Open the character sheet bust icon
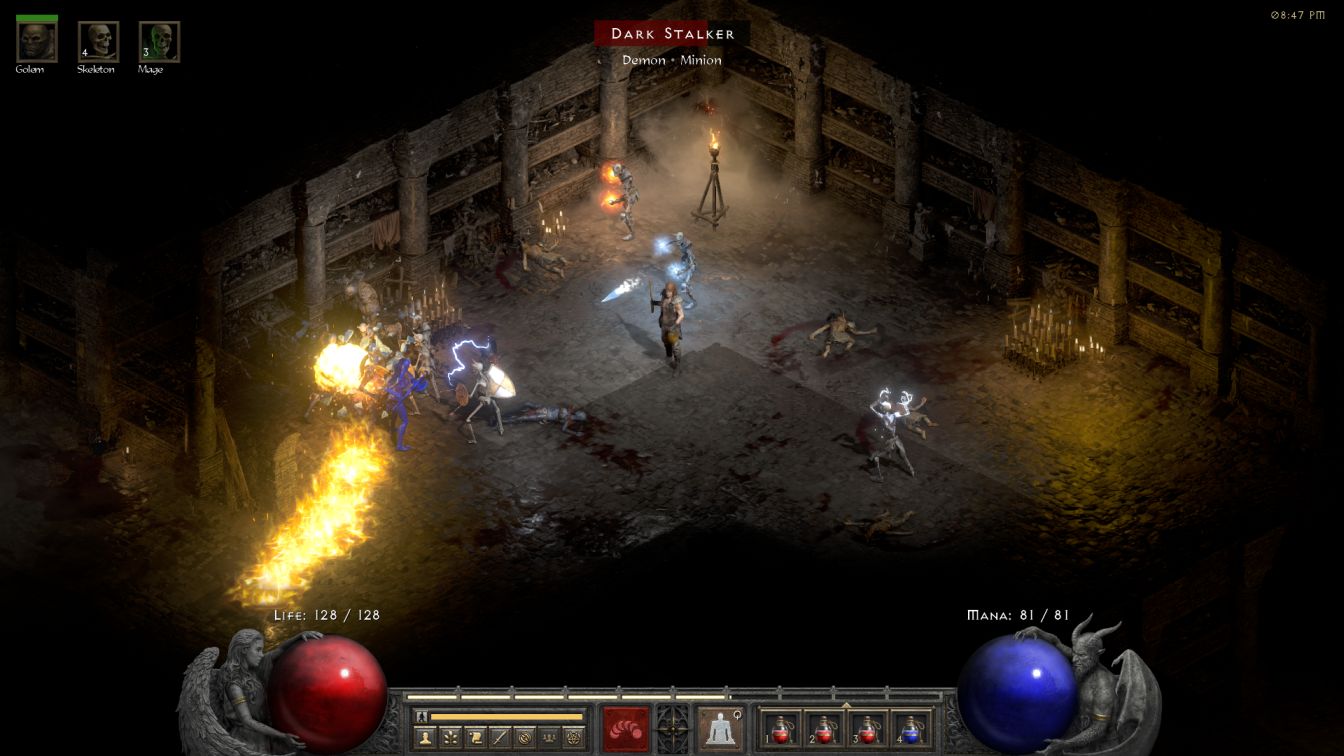Viewport: 1344px width, 756px height. [425, 738]
